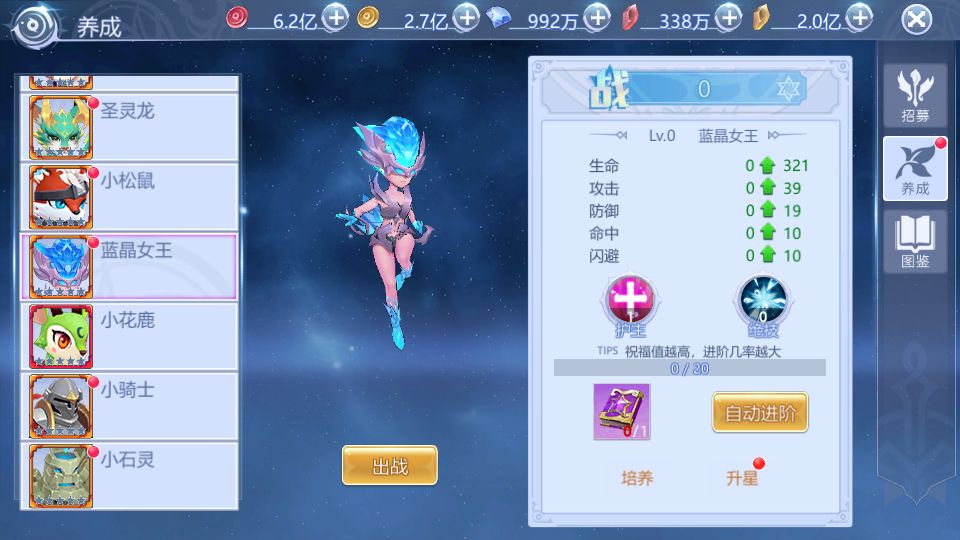960x540 pixels.
Task: Select the 蓝晶女王 list entry
Action: click(x=129, y=267)
